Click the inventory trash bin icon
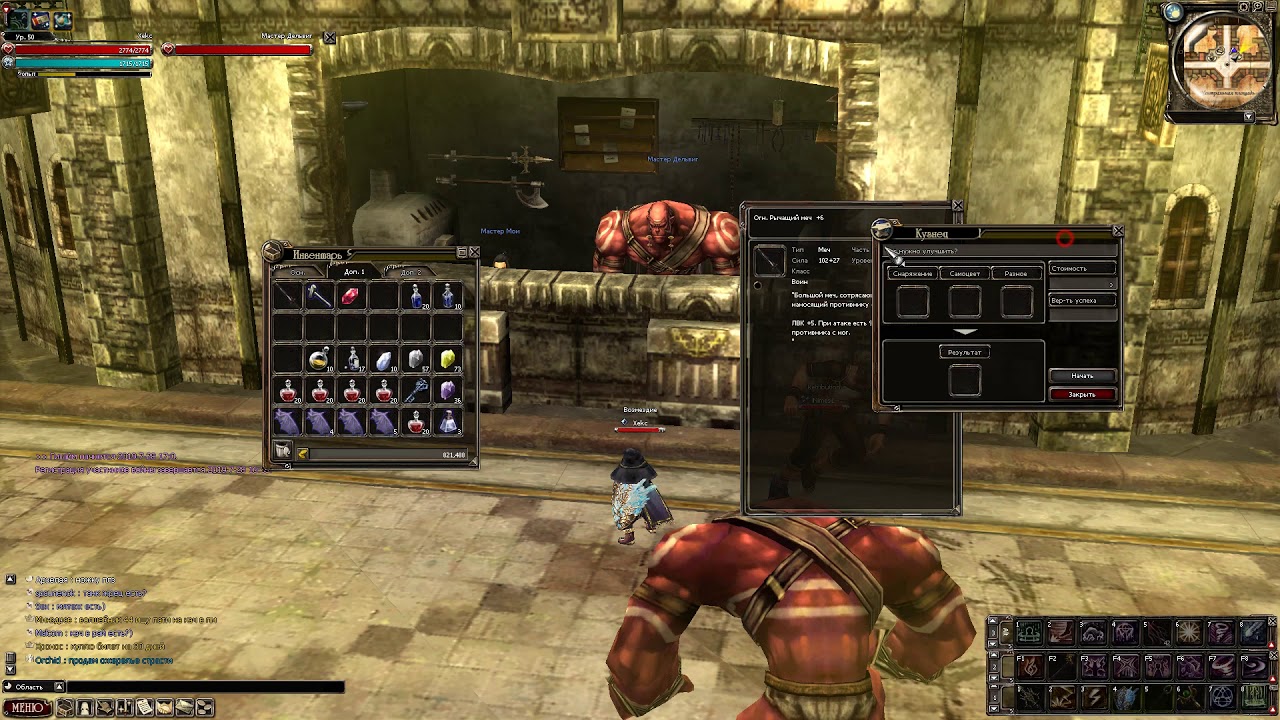Image resolution: width=1280 pixels, height=720 pixels. coord(283,452)
